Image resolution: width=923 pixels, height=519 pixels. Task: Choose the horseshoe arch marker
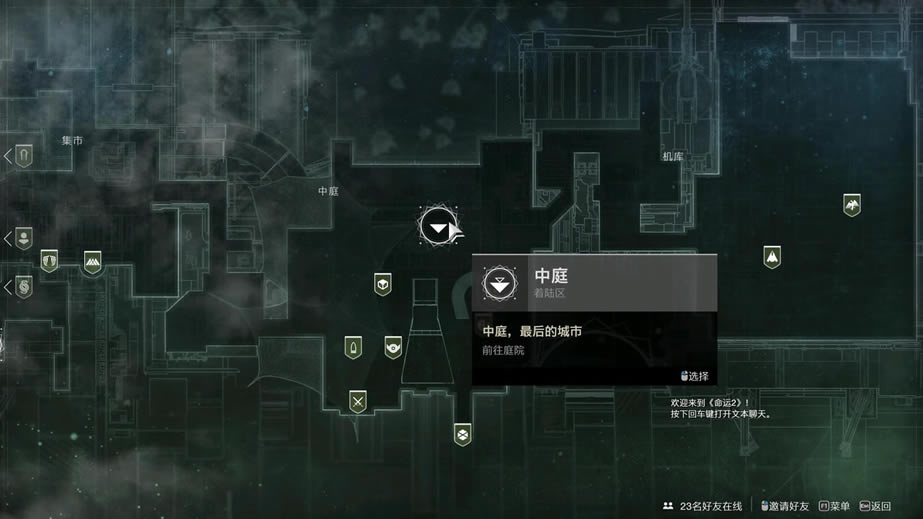[x=24, y=155]
